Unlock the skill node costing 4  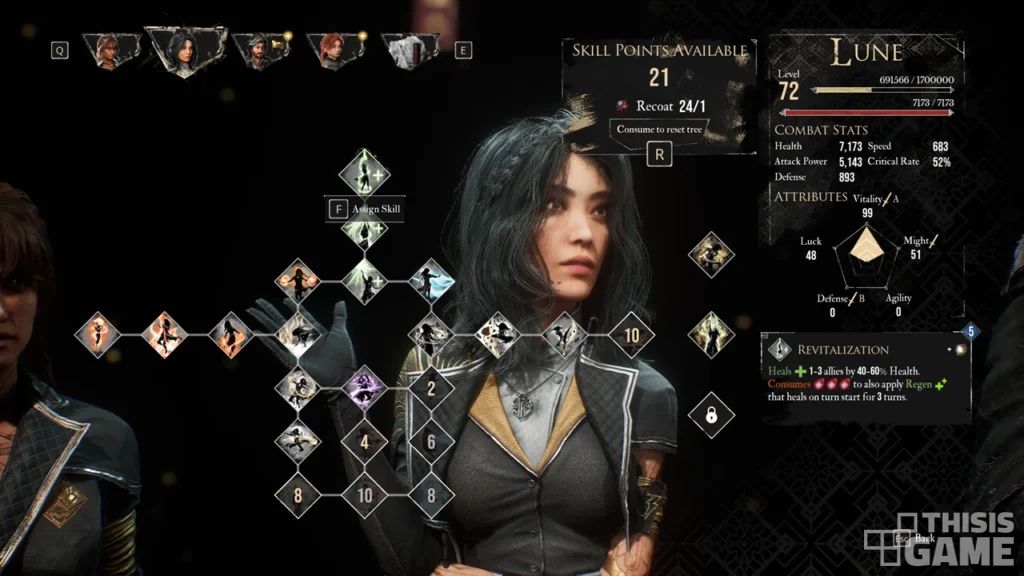tap(365, 440)
